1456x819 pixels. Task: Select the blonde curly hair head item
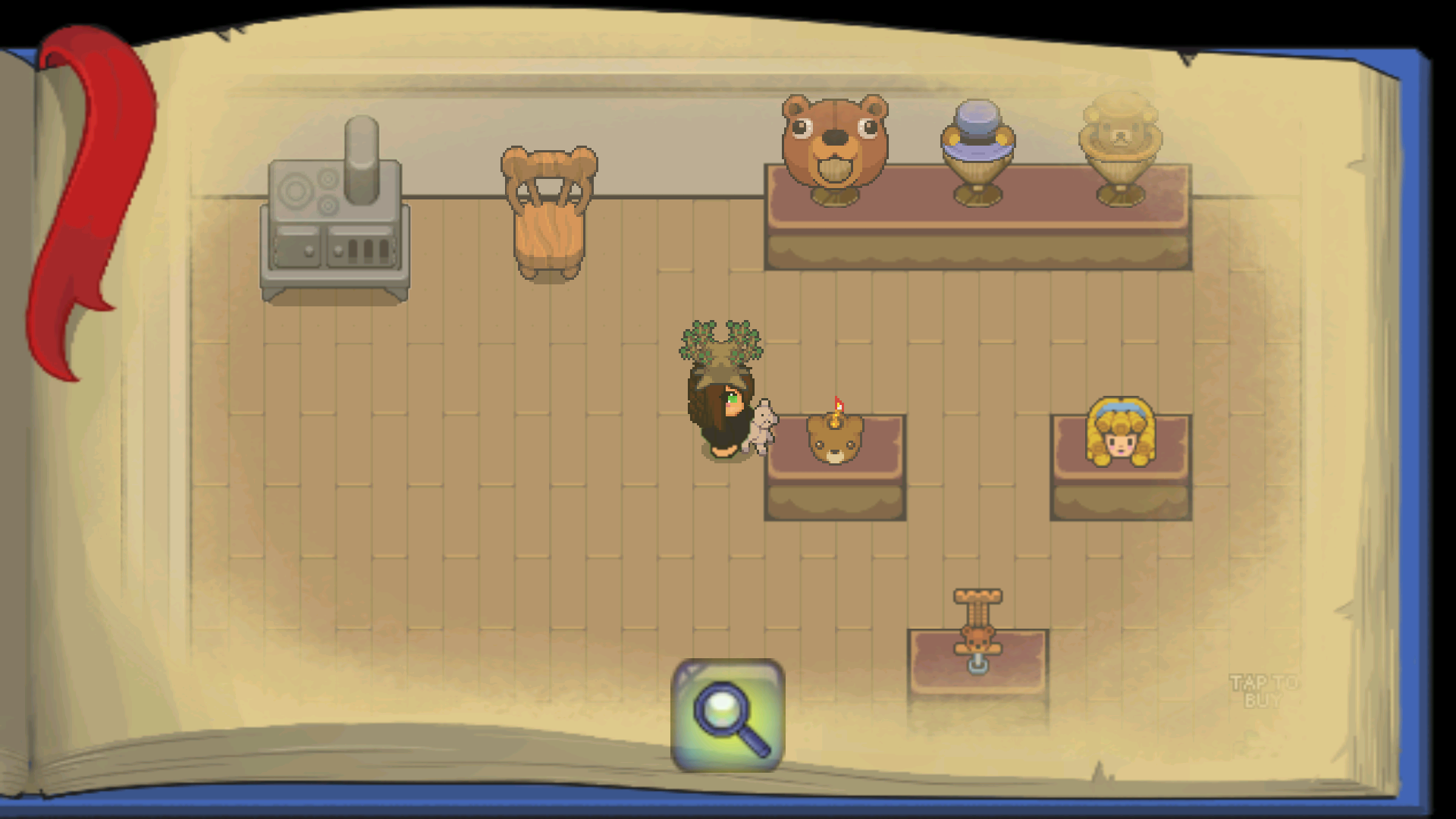1120,432
